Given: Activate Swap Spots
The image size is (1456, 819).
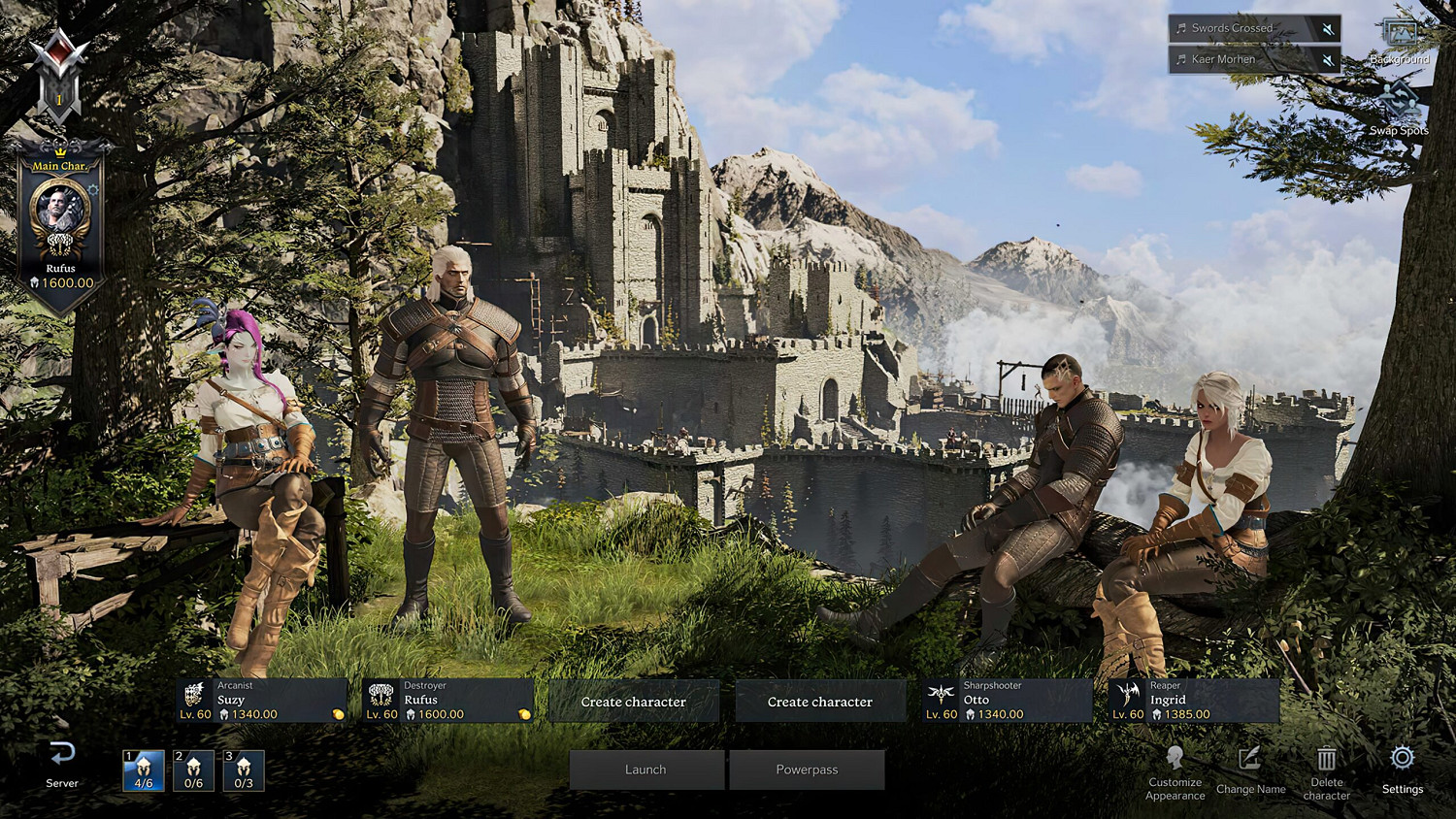Looking at the screenshot, I should point(1400,107).
